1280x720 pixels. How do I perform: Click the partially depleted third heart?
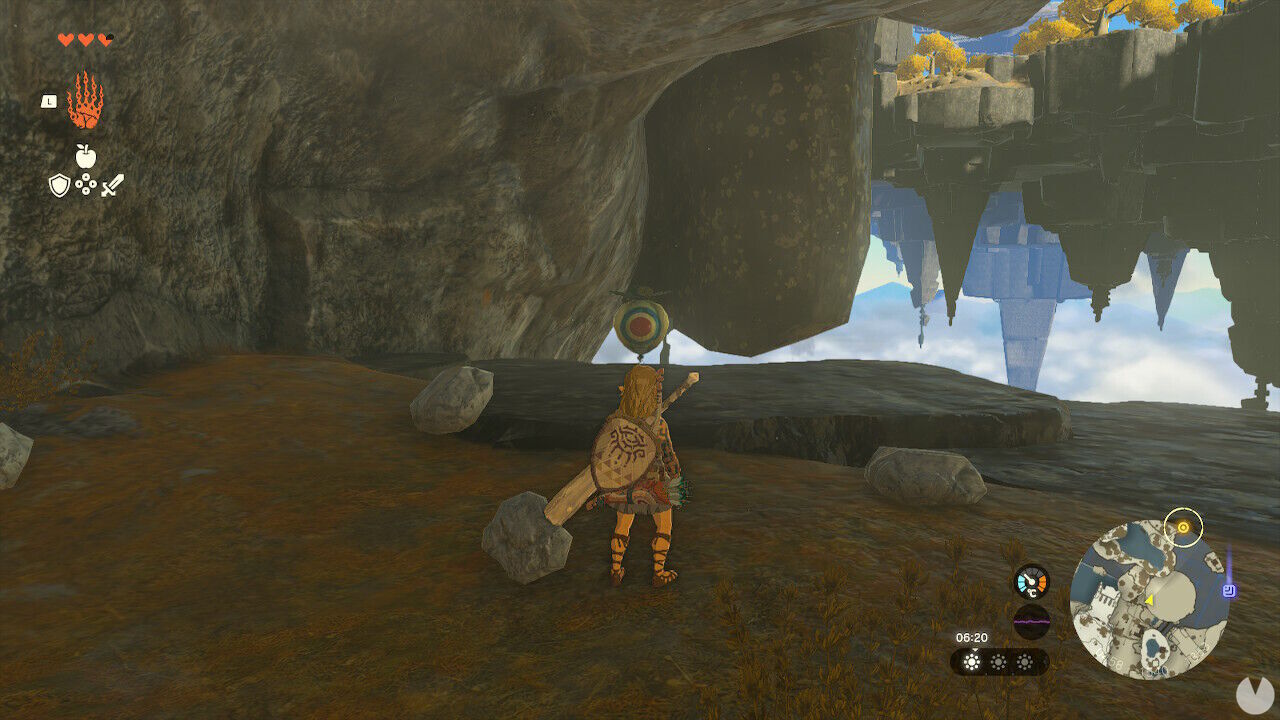(105, 40)
